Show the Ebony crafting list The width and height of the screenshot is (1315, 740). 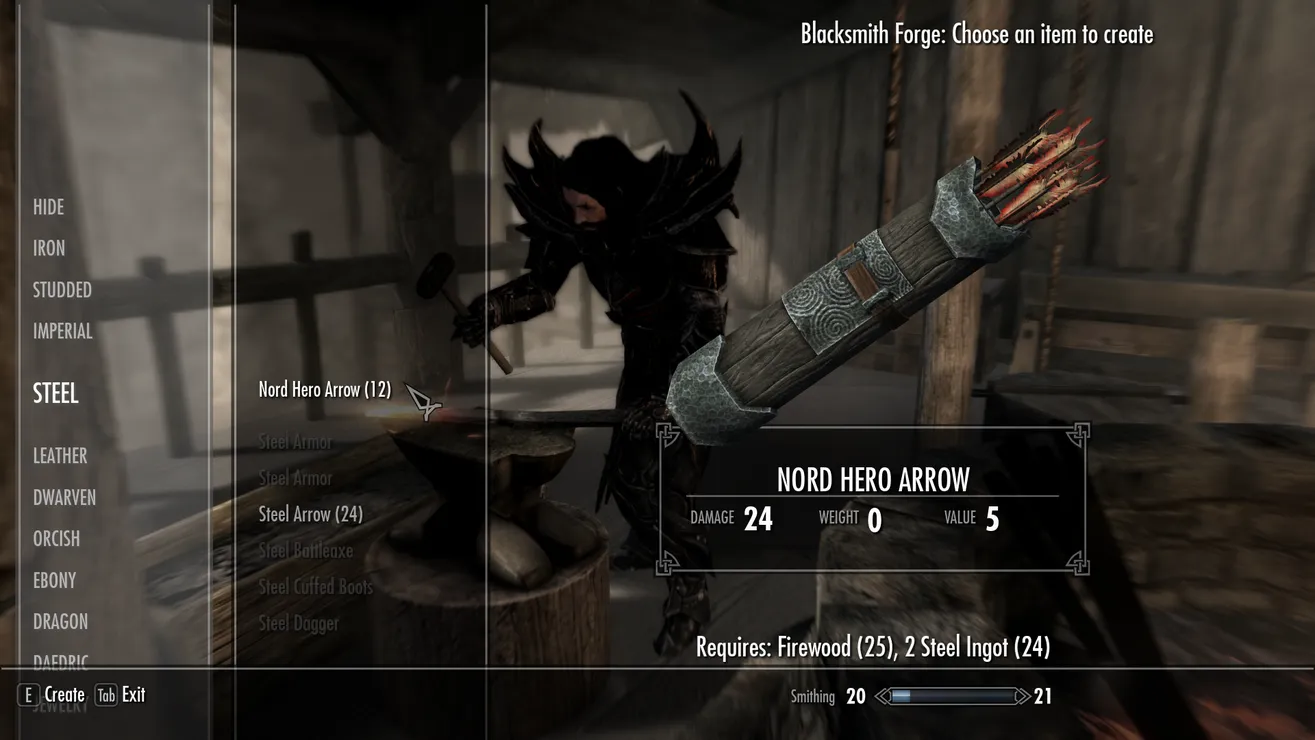(x=54, y=580)
